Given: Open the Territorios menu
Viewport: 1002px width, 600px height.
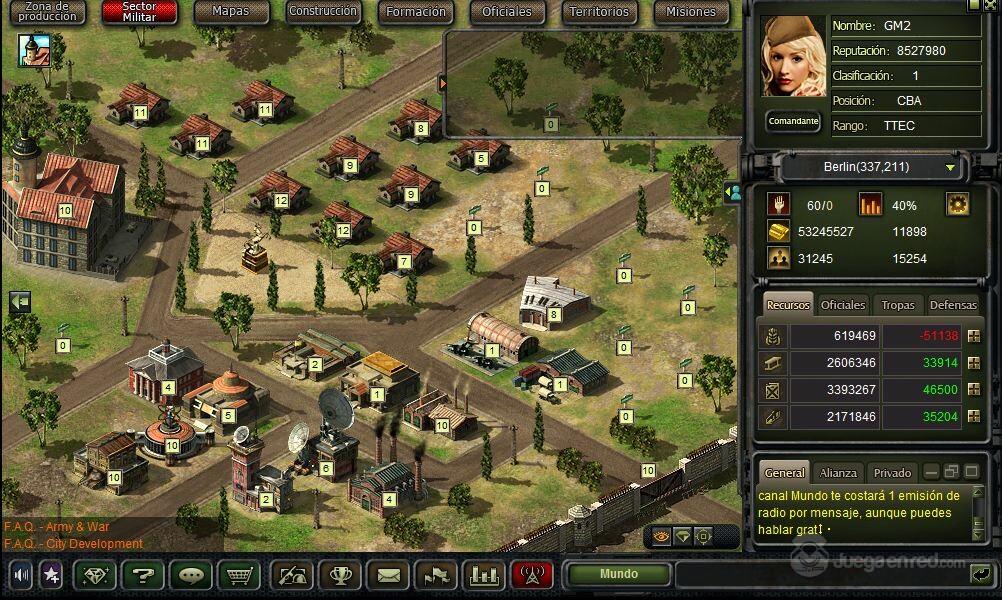Looking at the screenshot, I should tap(599, 12).
